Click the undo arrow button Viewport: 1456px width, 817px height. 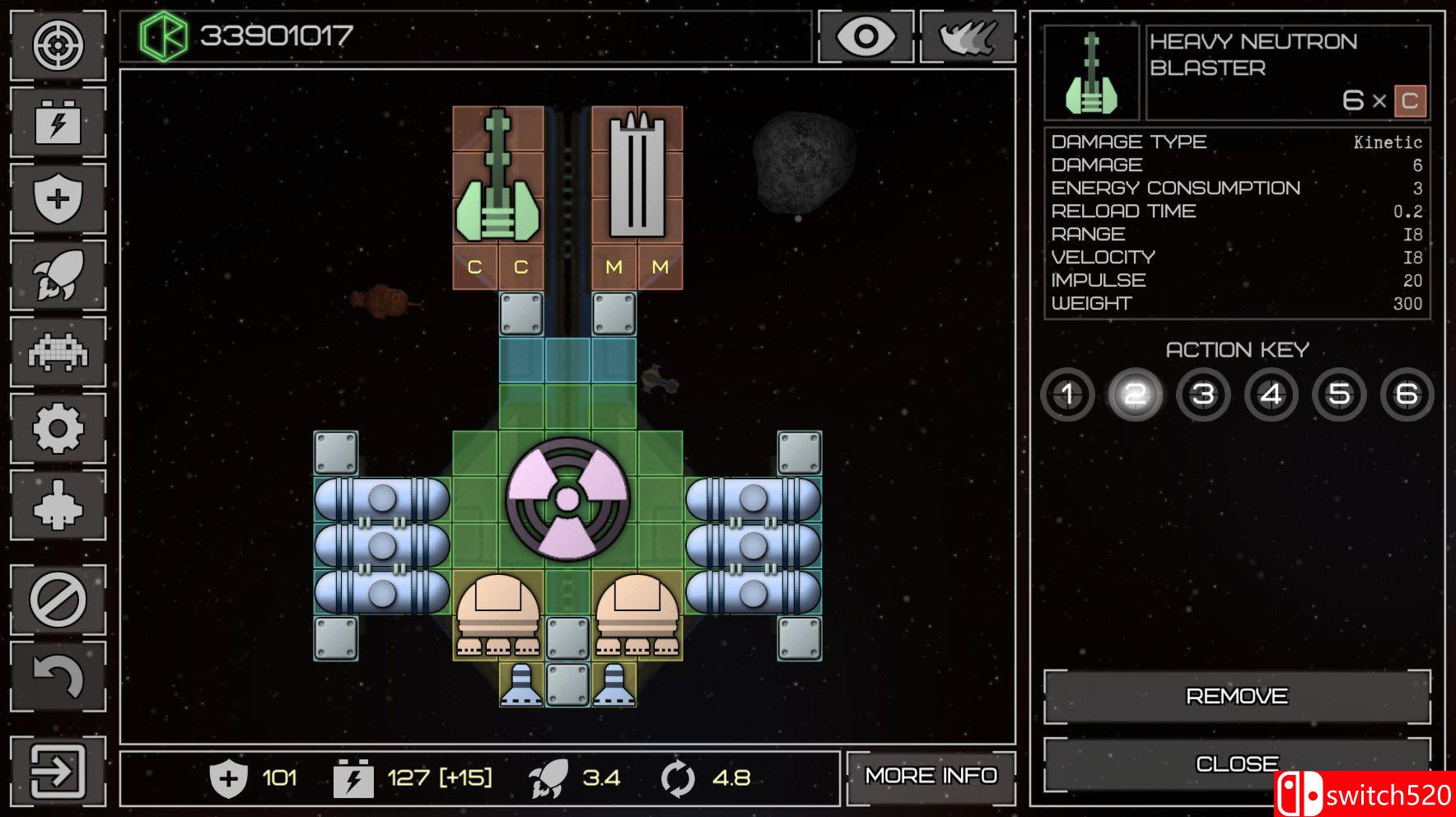58,676
